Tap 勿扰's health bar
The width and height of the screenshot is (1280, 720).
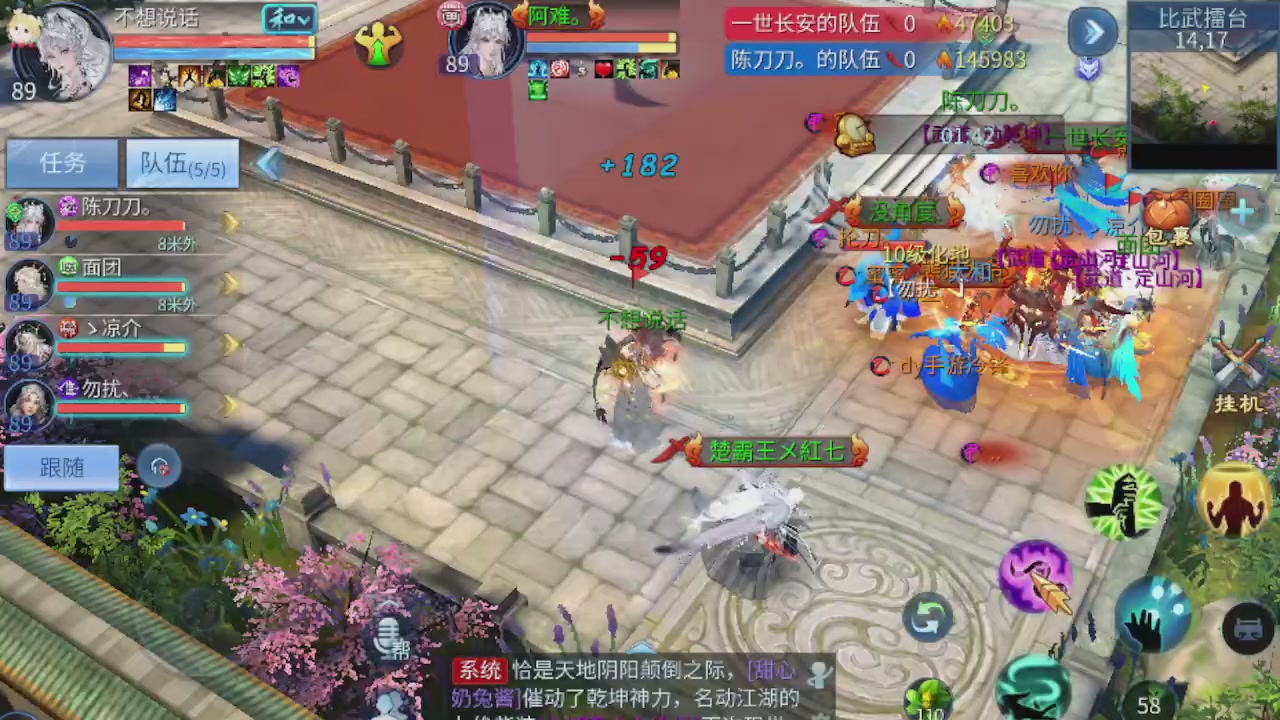(x=120, y=408)
